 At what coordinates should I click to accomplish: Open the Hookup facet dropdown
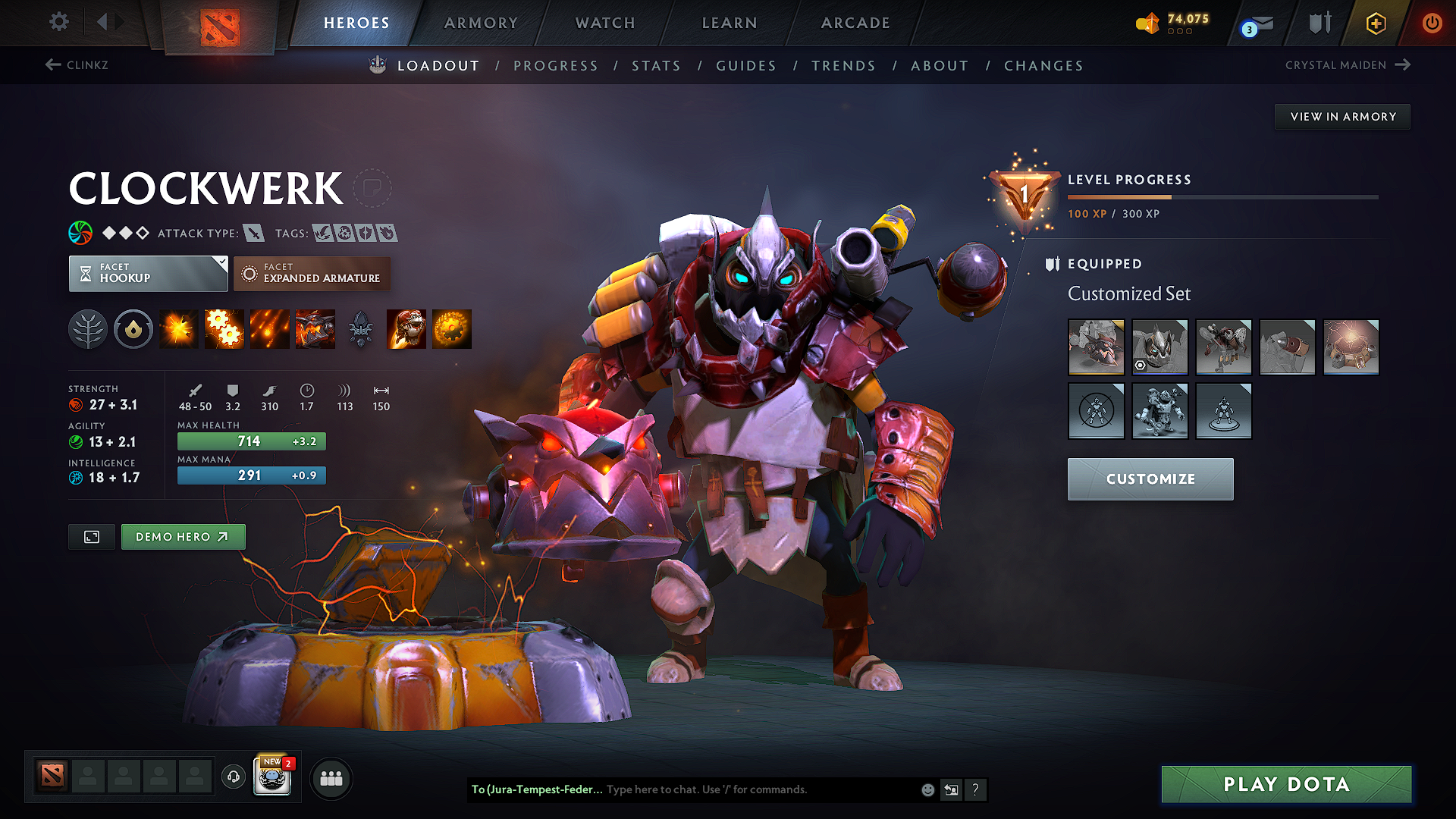click(148, 273)
